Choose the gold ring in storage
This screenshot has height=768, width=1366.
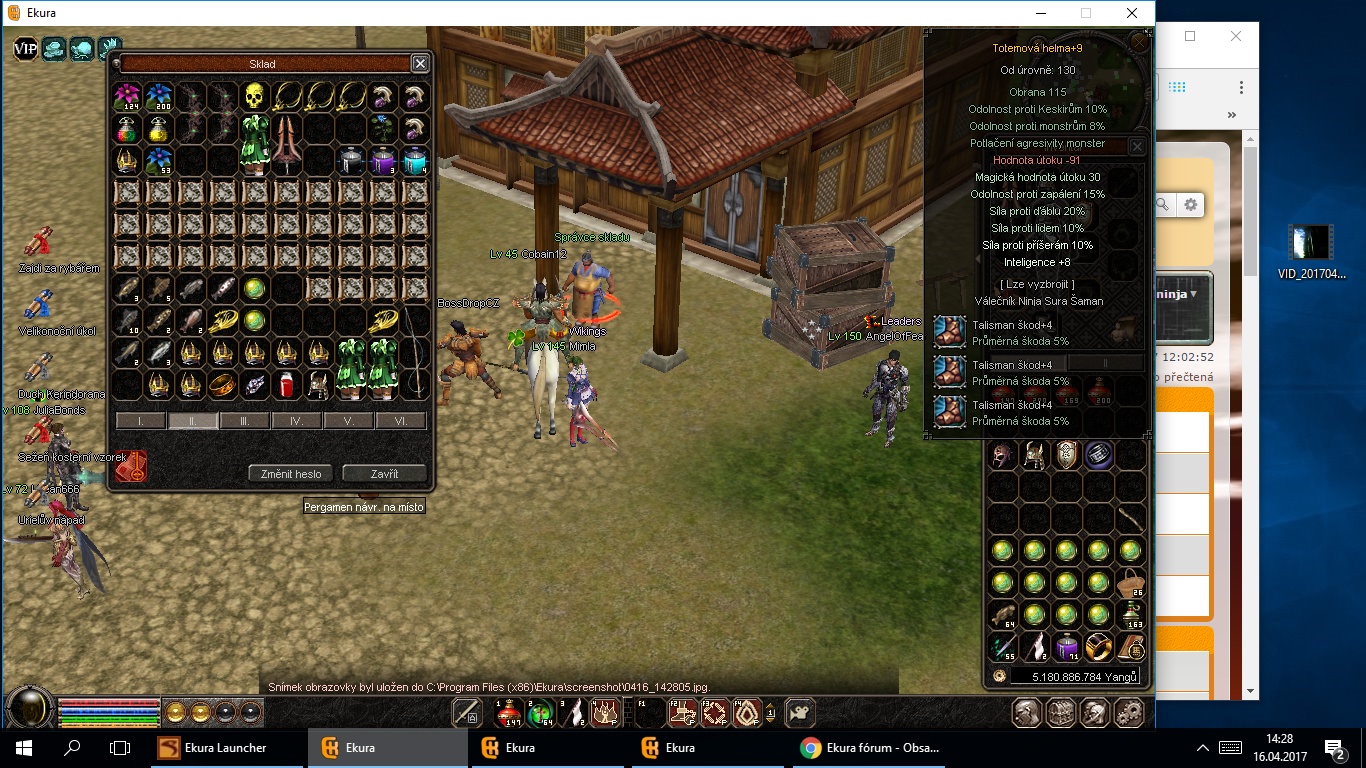(223, 384)
